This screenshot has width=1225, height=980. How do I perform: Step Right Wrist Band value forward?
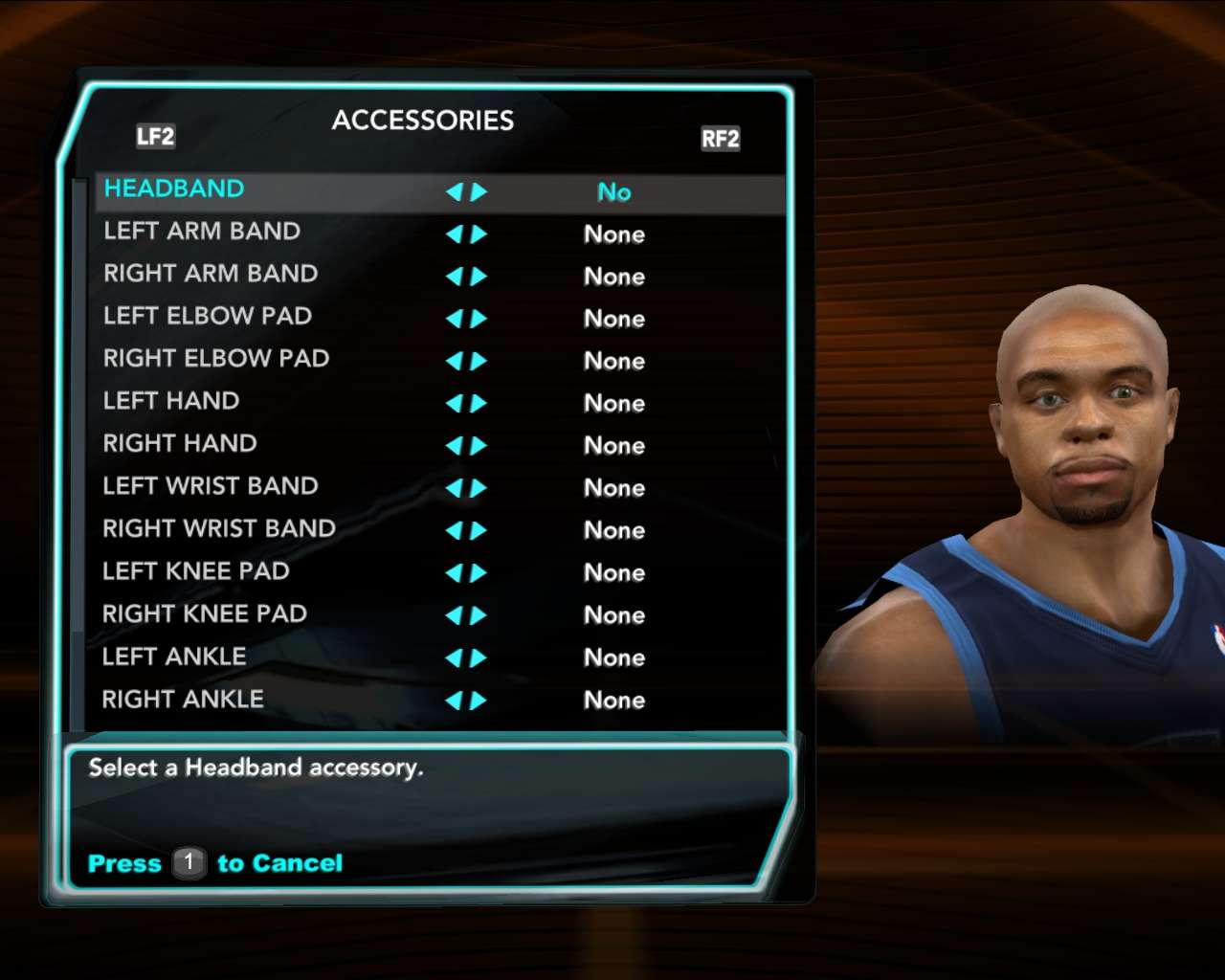[x=479, y=531]
